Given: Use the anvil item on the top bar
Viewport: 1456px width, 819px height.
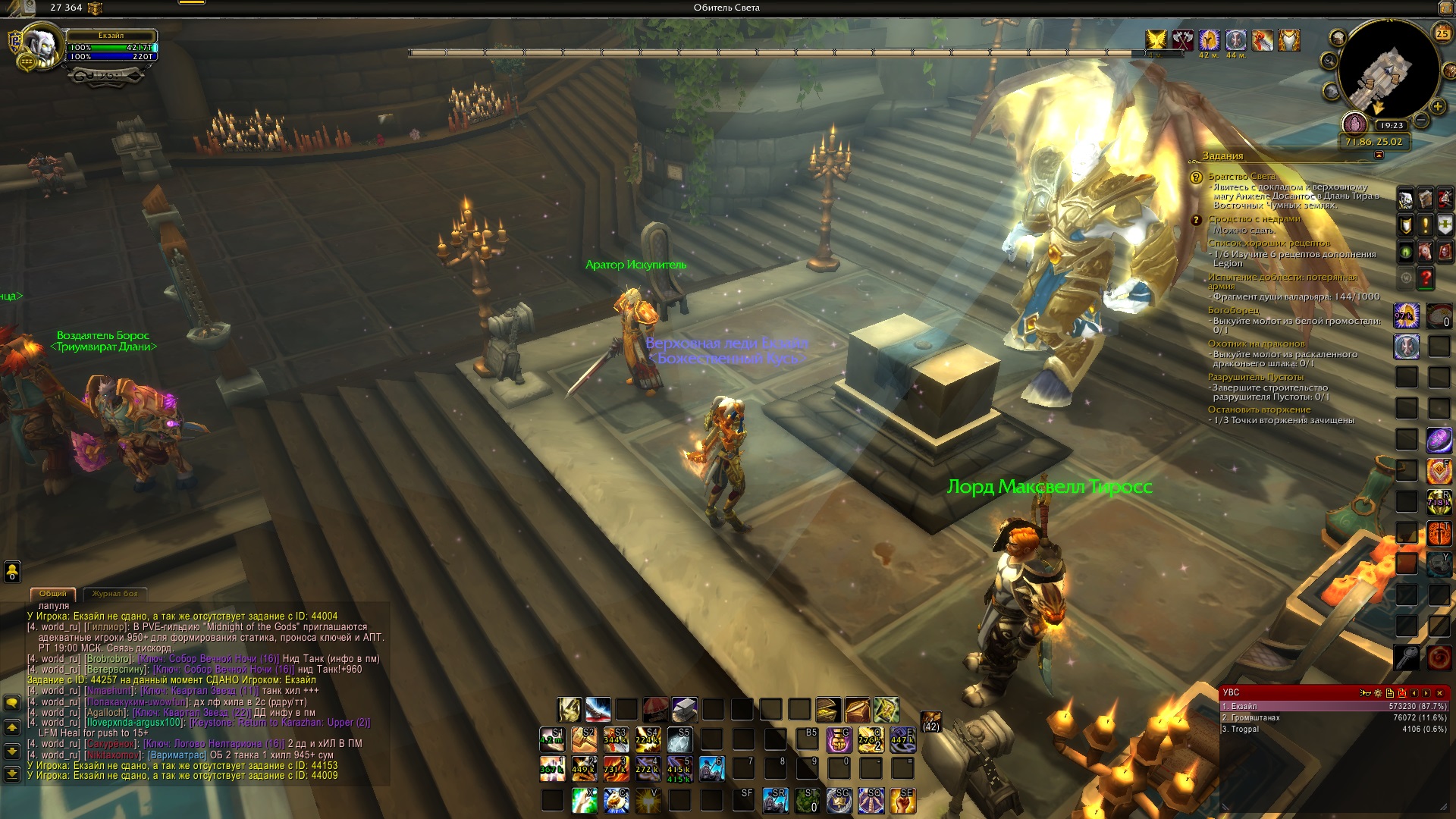Looking at the screenshot, I should pyautogui.click(x=684, y=710).
